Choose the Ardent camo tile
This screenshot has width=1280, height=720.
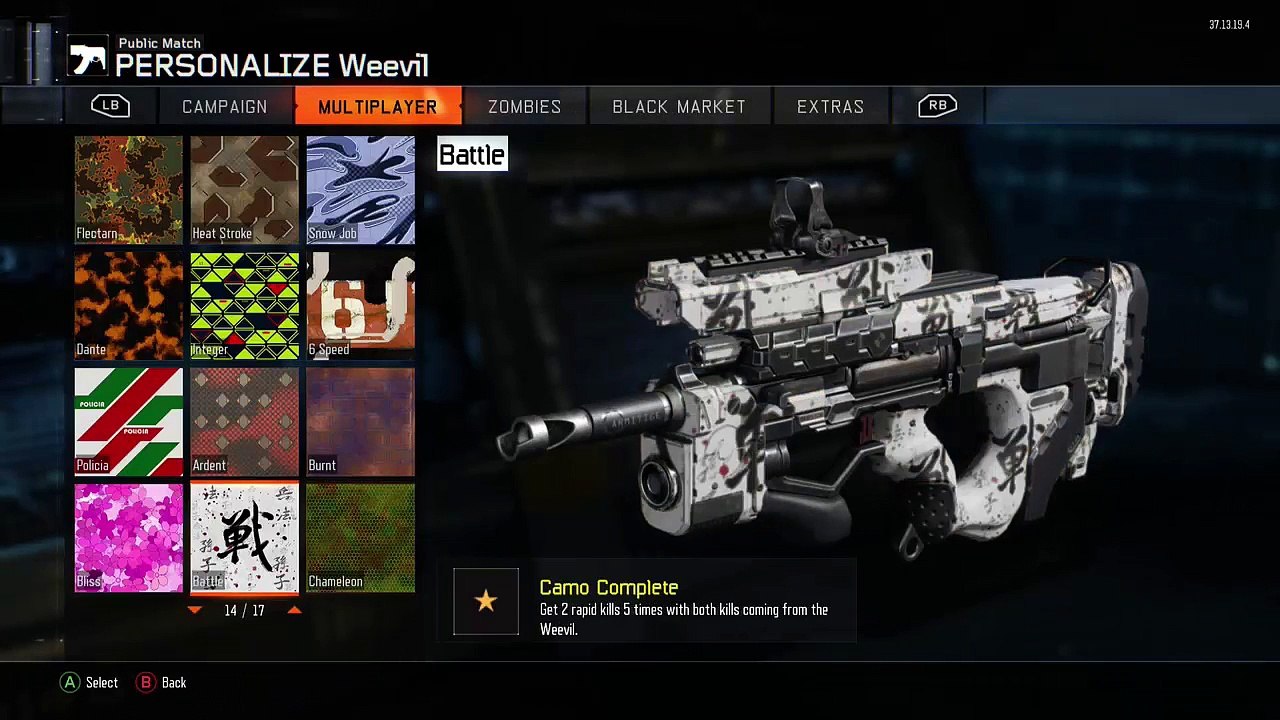point(245,422)
